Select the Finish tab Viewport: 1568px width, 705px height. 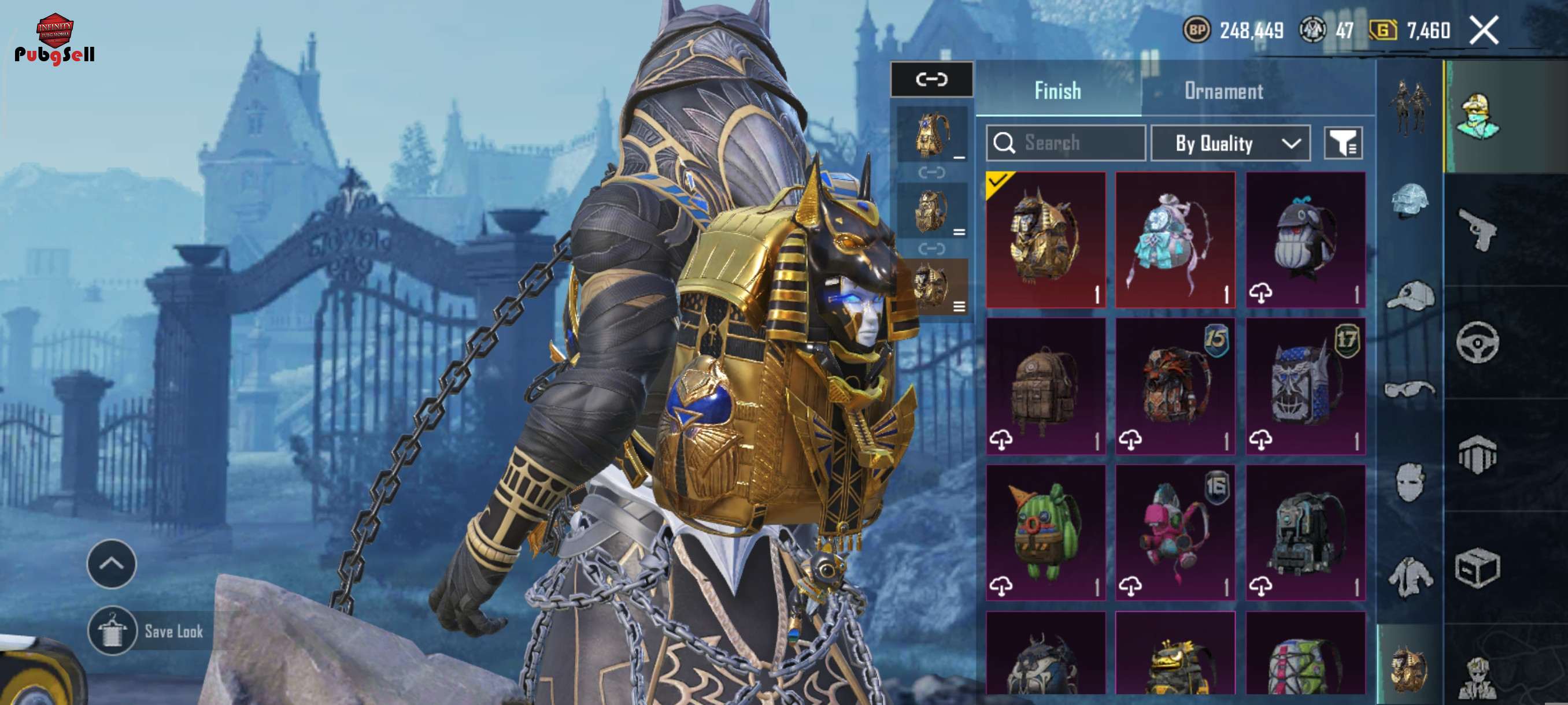(x=1058, y=91)
